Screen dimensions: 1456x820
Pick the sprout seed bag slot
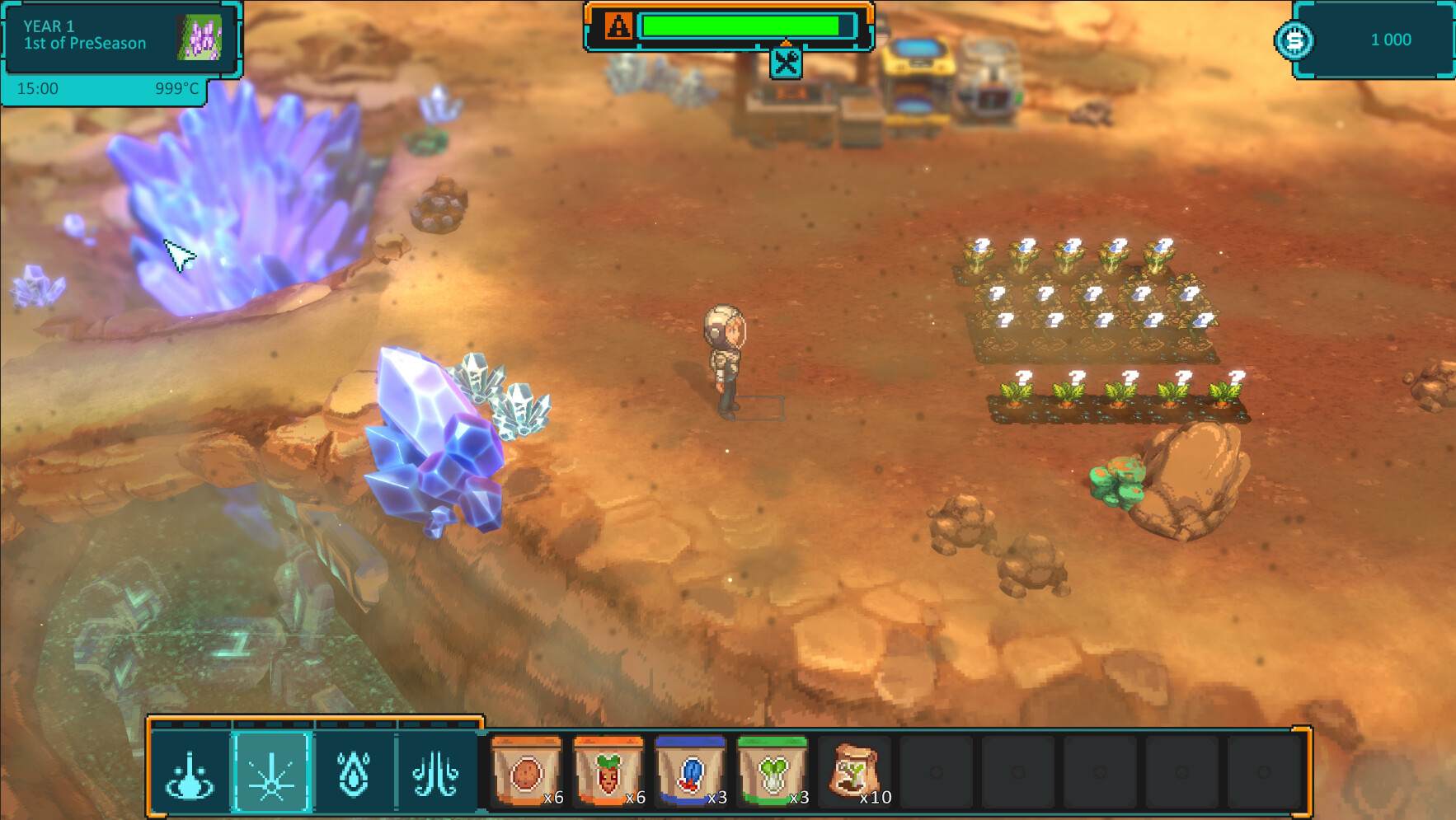(x=854, y=772)
